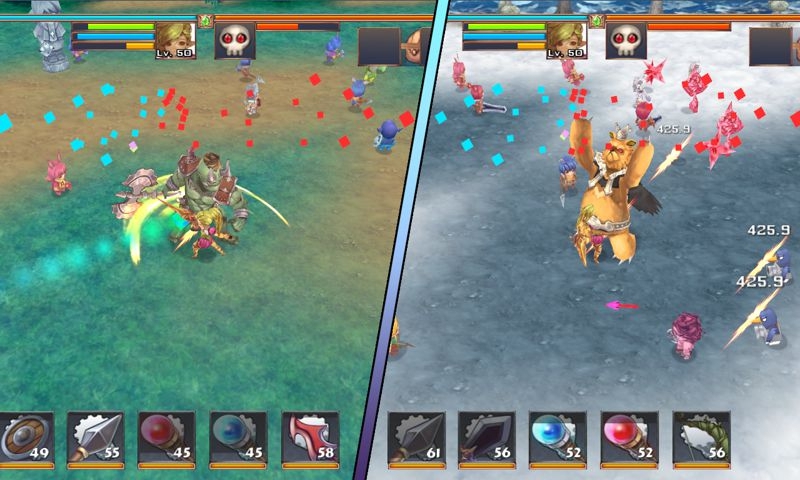Select the round shield skill showing 49

click(x=24, y=437)
